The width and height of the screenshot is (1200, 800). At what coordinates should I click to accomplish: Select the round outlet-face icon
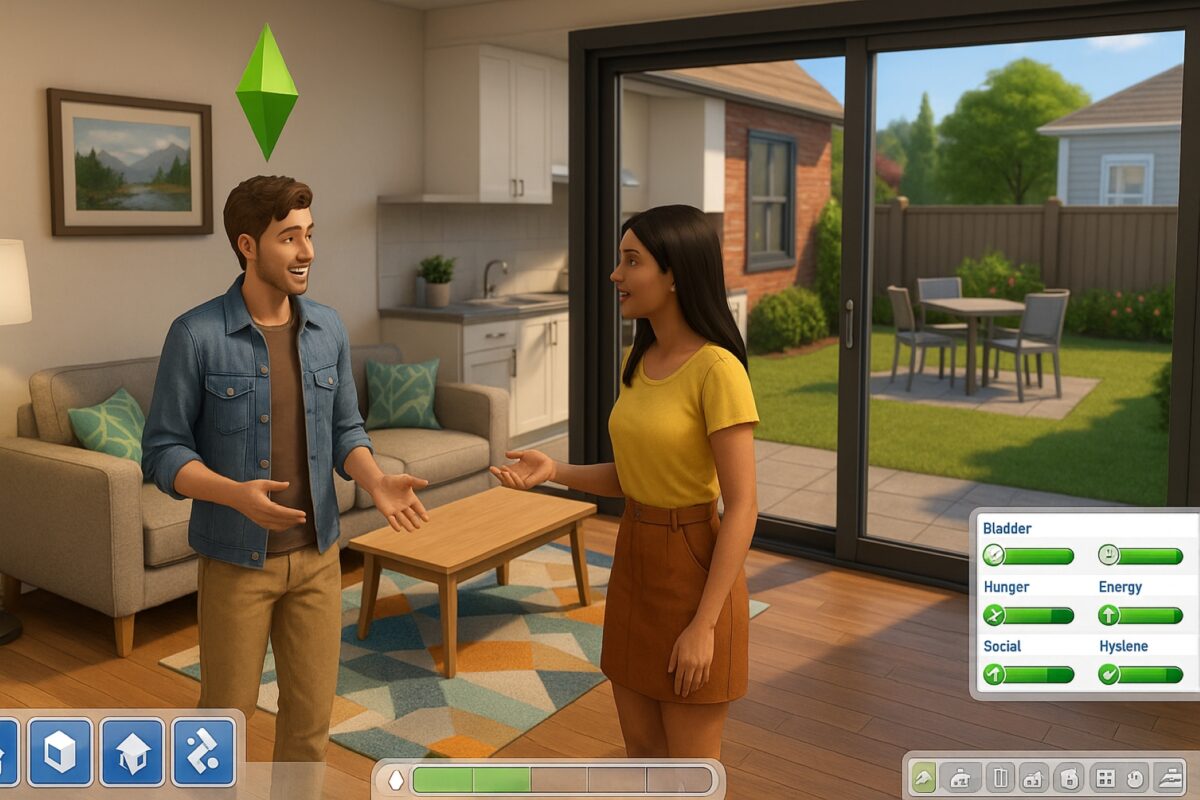1137,777
